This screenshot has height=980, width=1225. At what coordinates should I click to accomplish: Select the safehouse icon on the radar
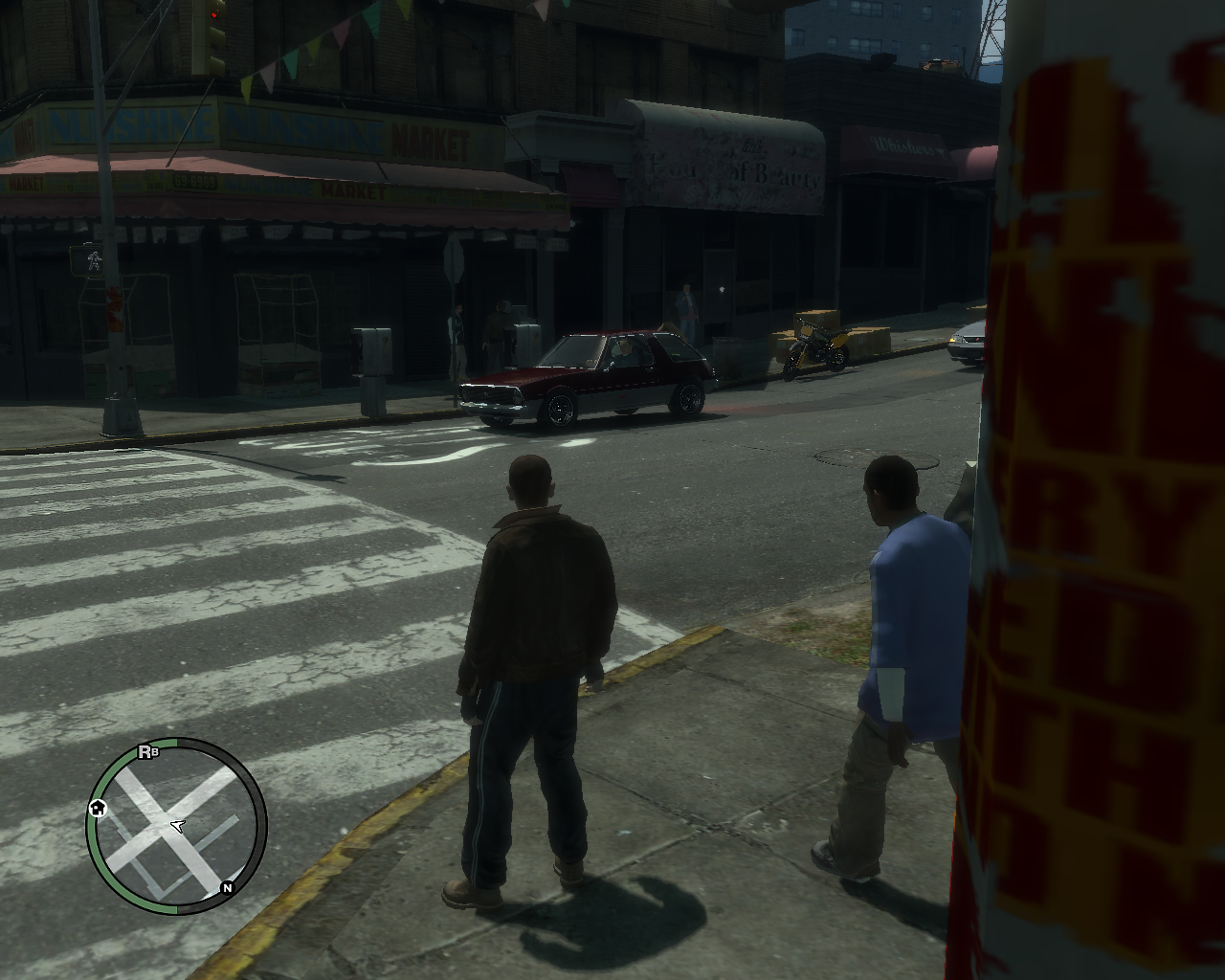[98, 809]
